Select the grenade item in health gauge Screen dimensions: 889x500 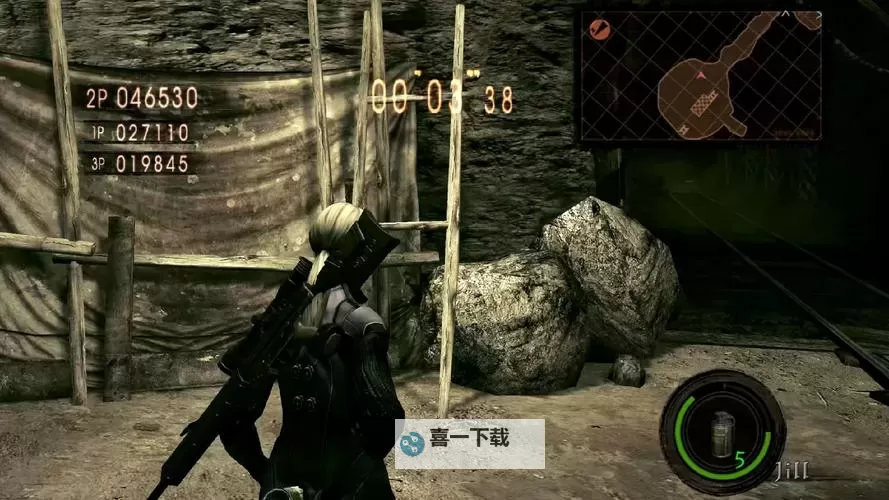(721, 433)
